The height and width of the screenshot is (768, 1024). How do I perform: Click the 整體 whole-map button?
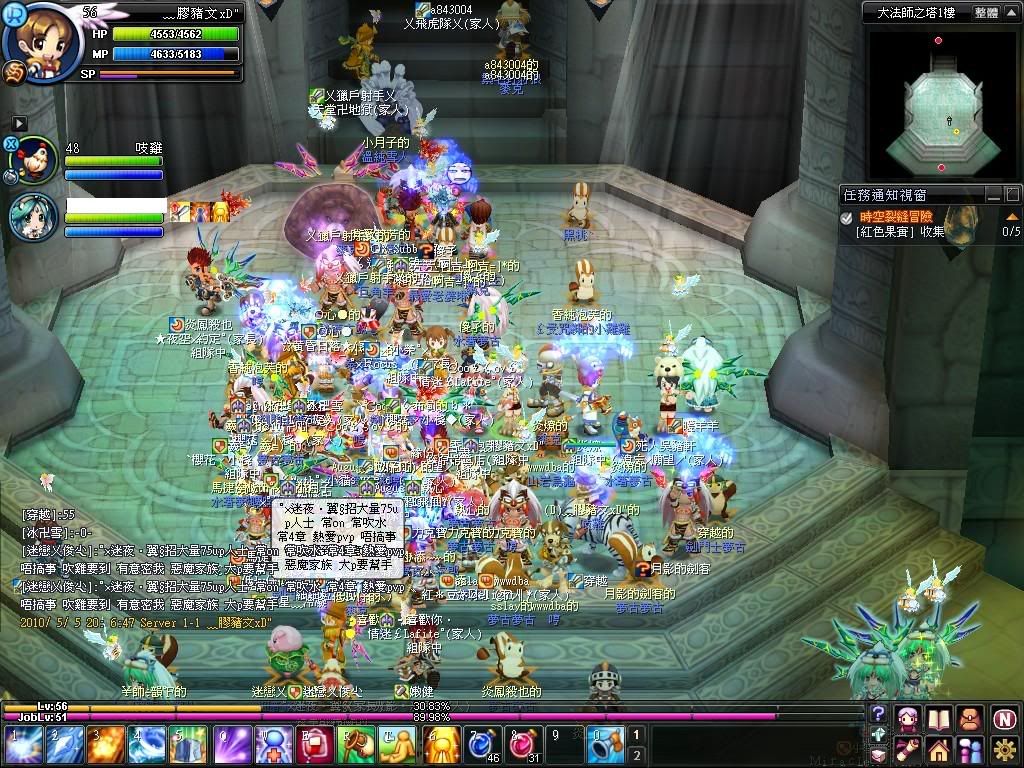(x=985, y=13)
